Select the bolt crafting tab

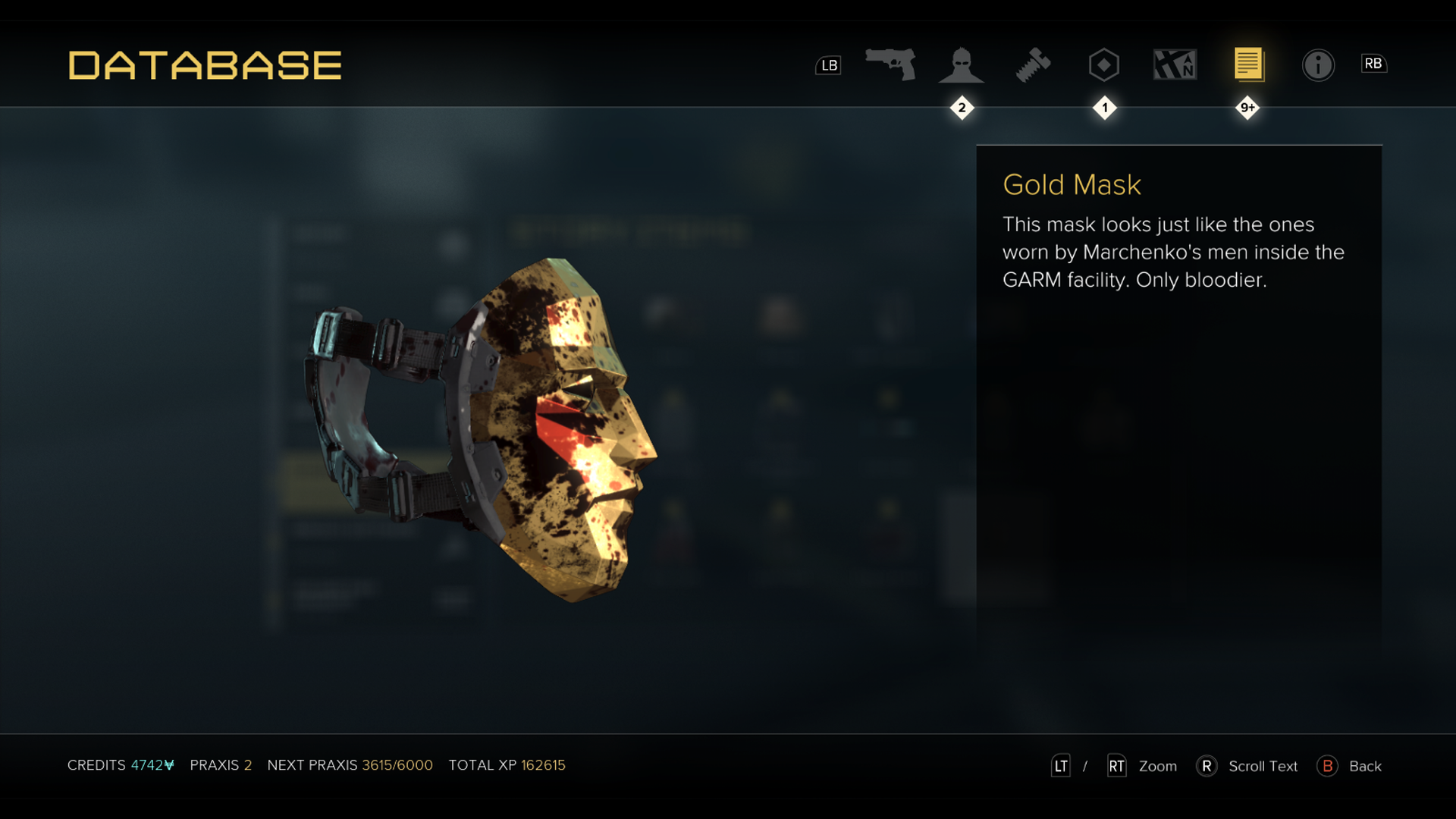(1033, 65)
